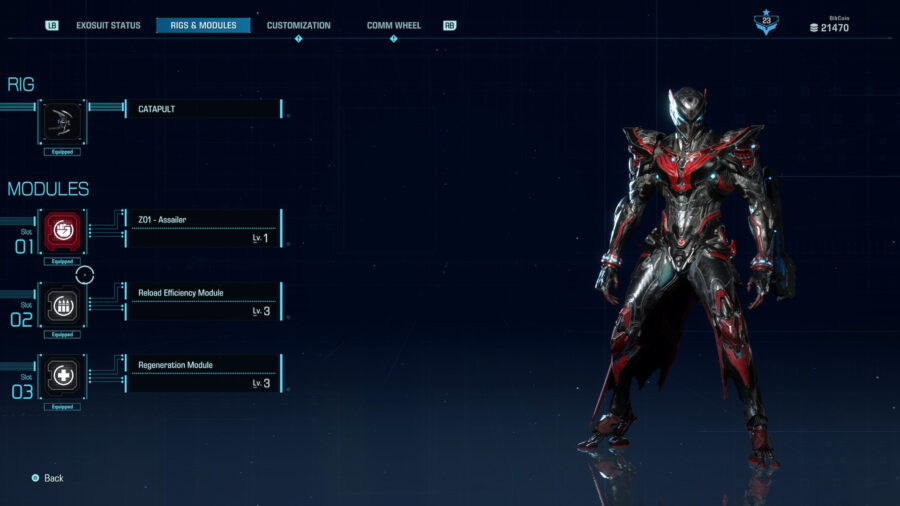900x506 pixels.
Task: Switch to the Exosuit Status tab
Action: 108,25
